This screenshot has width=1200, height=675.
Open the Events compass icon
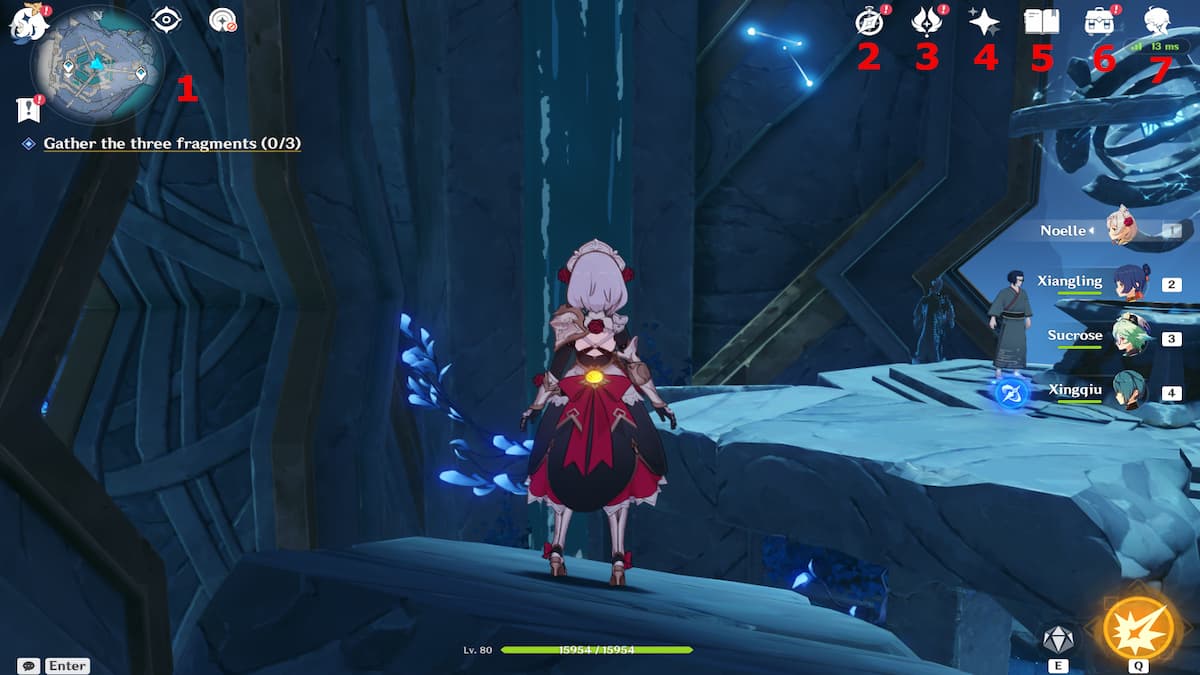[870, 21]
